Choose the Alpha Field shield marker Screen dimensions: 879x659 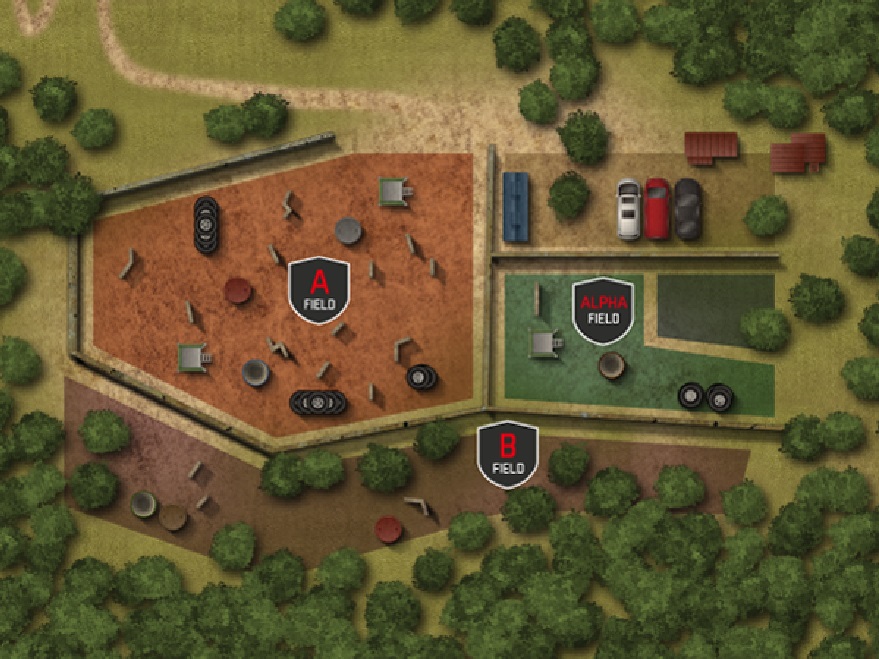click(x=603, y=307)
